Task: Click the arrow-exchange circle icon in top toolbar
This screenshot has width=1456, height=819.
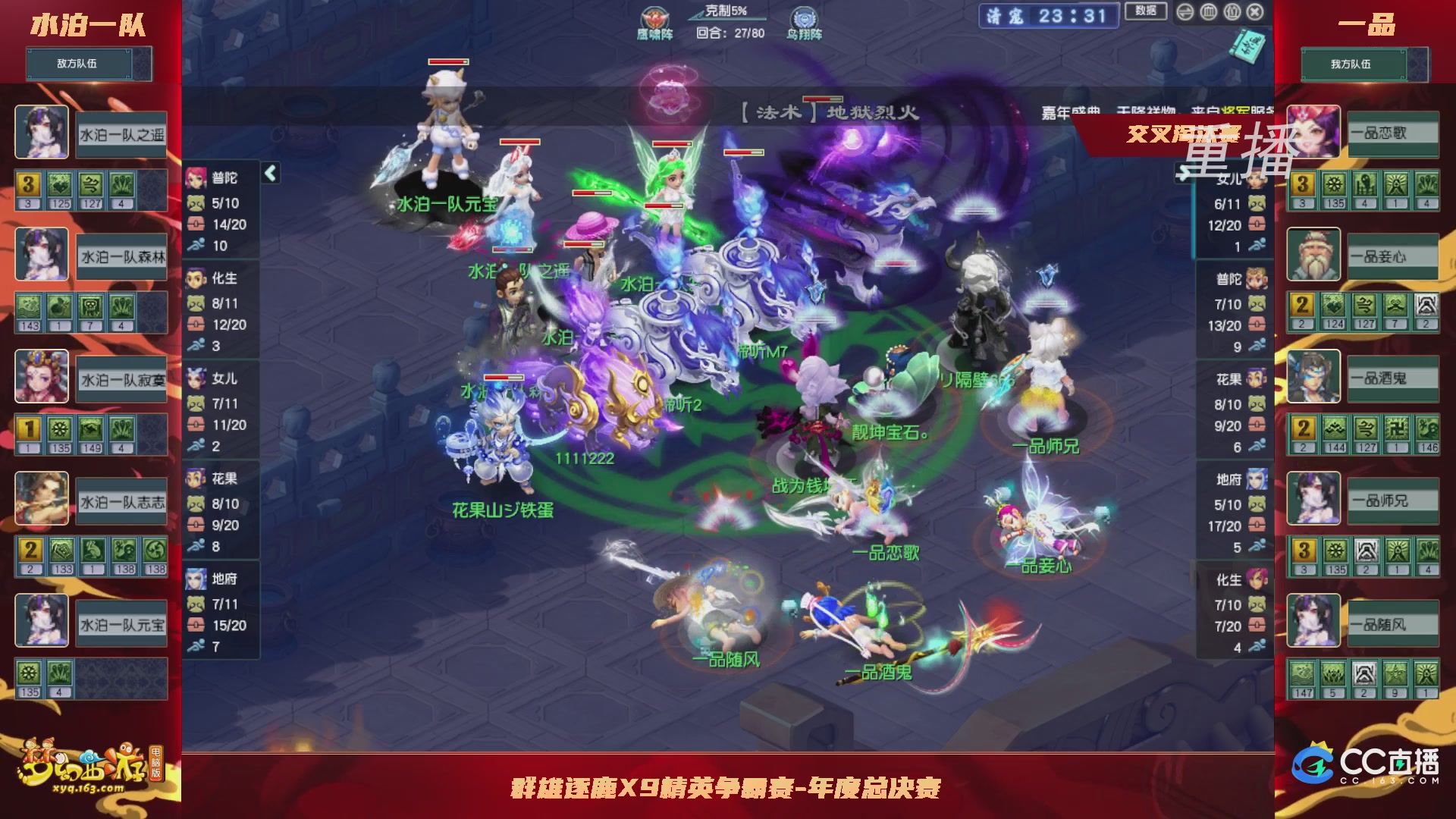Action: pos(1185,11)
